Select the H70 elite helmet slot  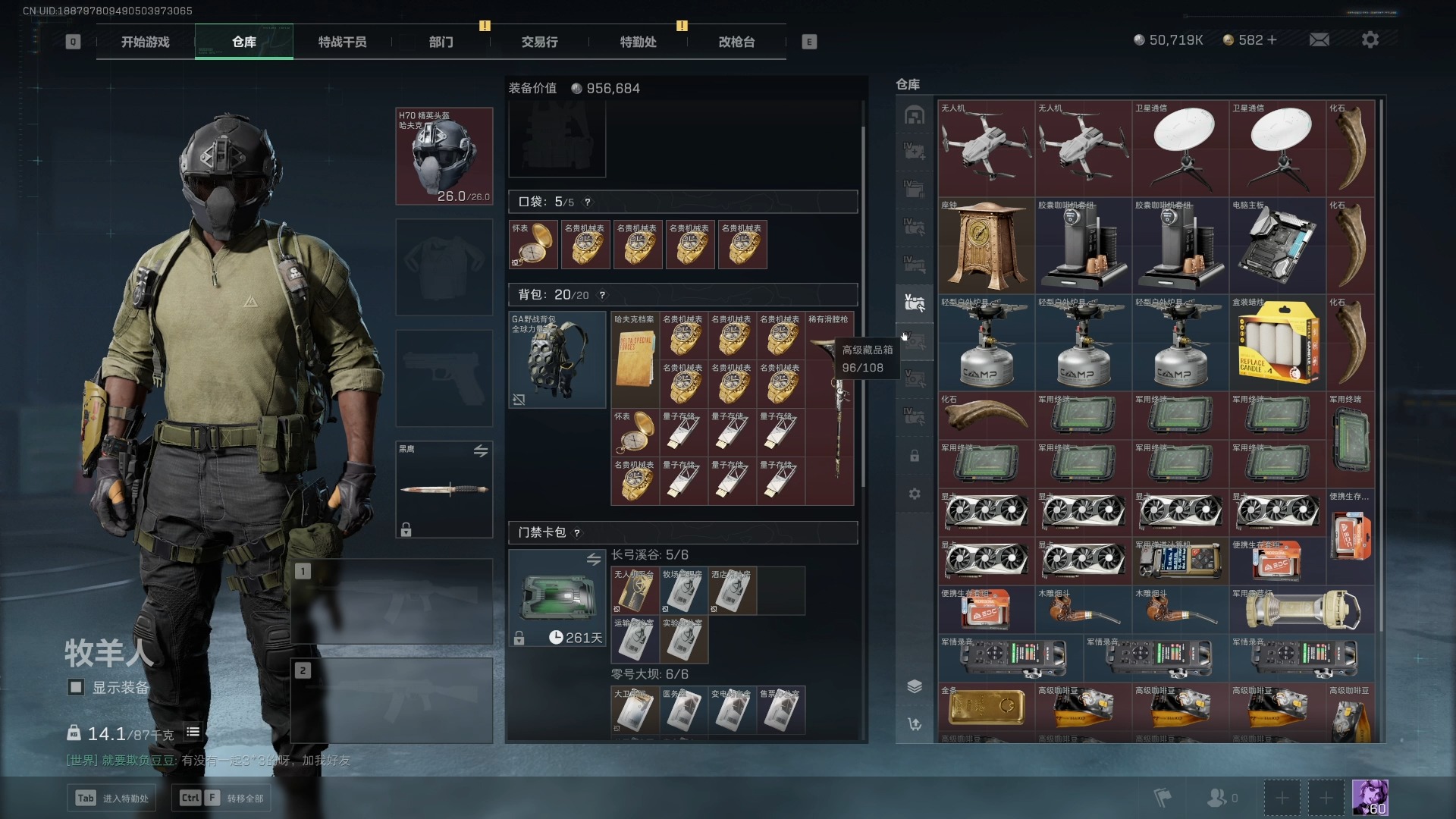click(444, 156)
